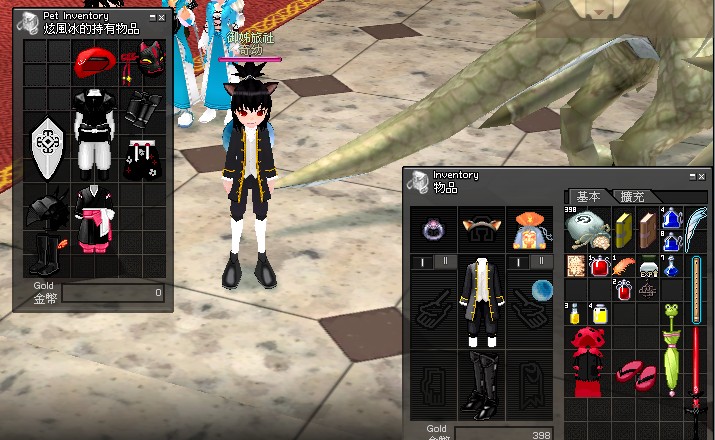Switch to the 基本 inventory tab
This screenshot has width=715, height=440.
click(x=588, y=196)
